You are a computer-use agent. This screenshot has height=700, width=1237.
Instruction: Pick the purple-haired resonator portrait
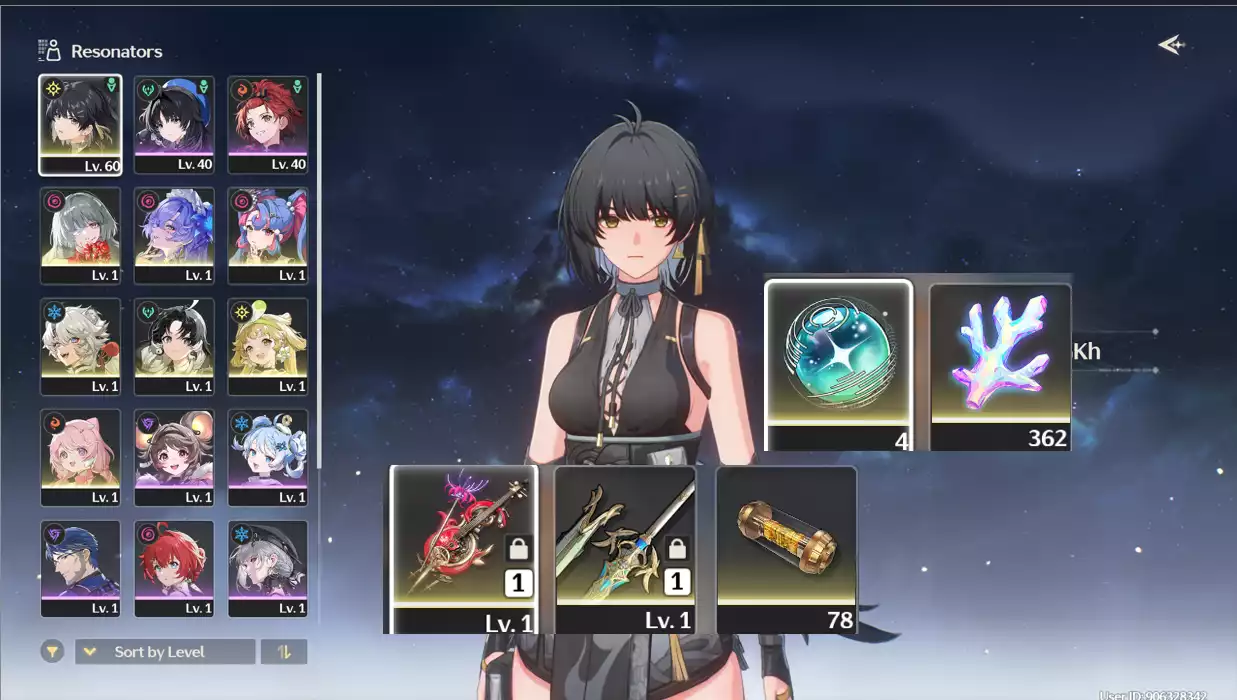pos(174,235)
